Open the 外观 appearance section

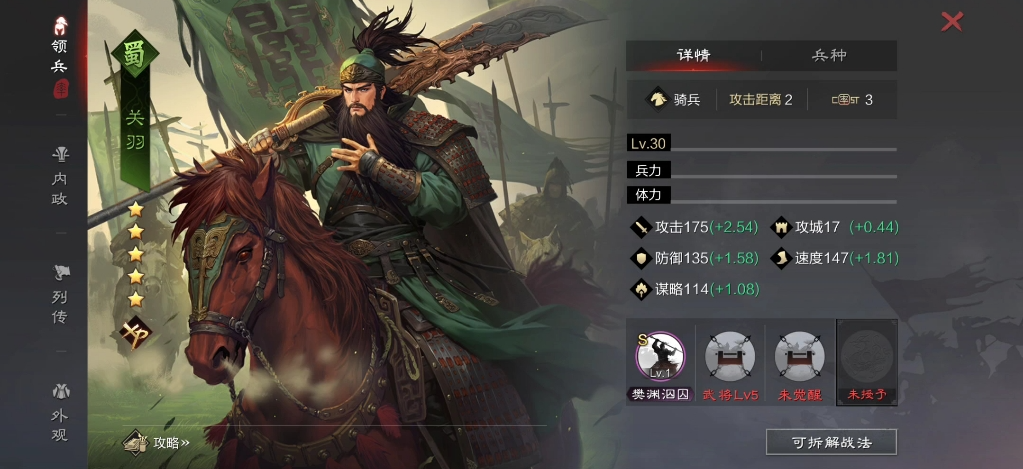click(61, 412)
